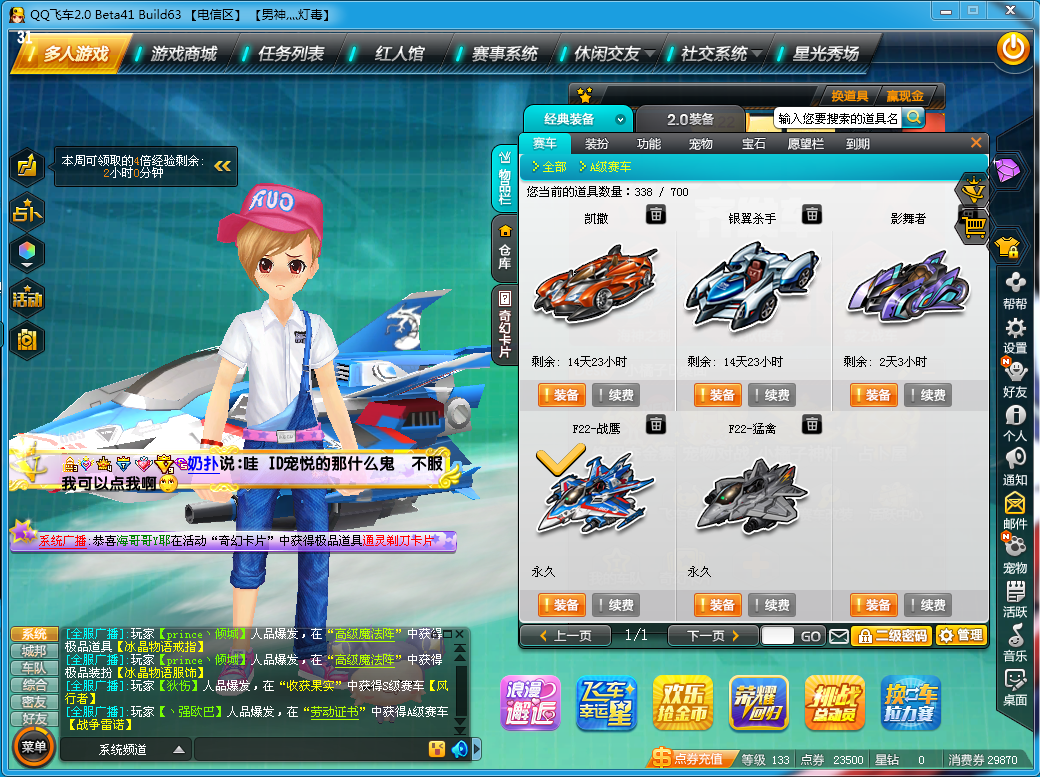1040x777 pixels.
Task: Open the 仓库 warehouse side tab
Action: (x=505, y=250)
